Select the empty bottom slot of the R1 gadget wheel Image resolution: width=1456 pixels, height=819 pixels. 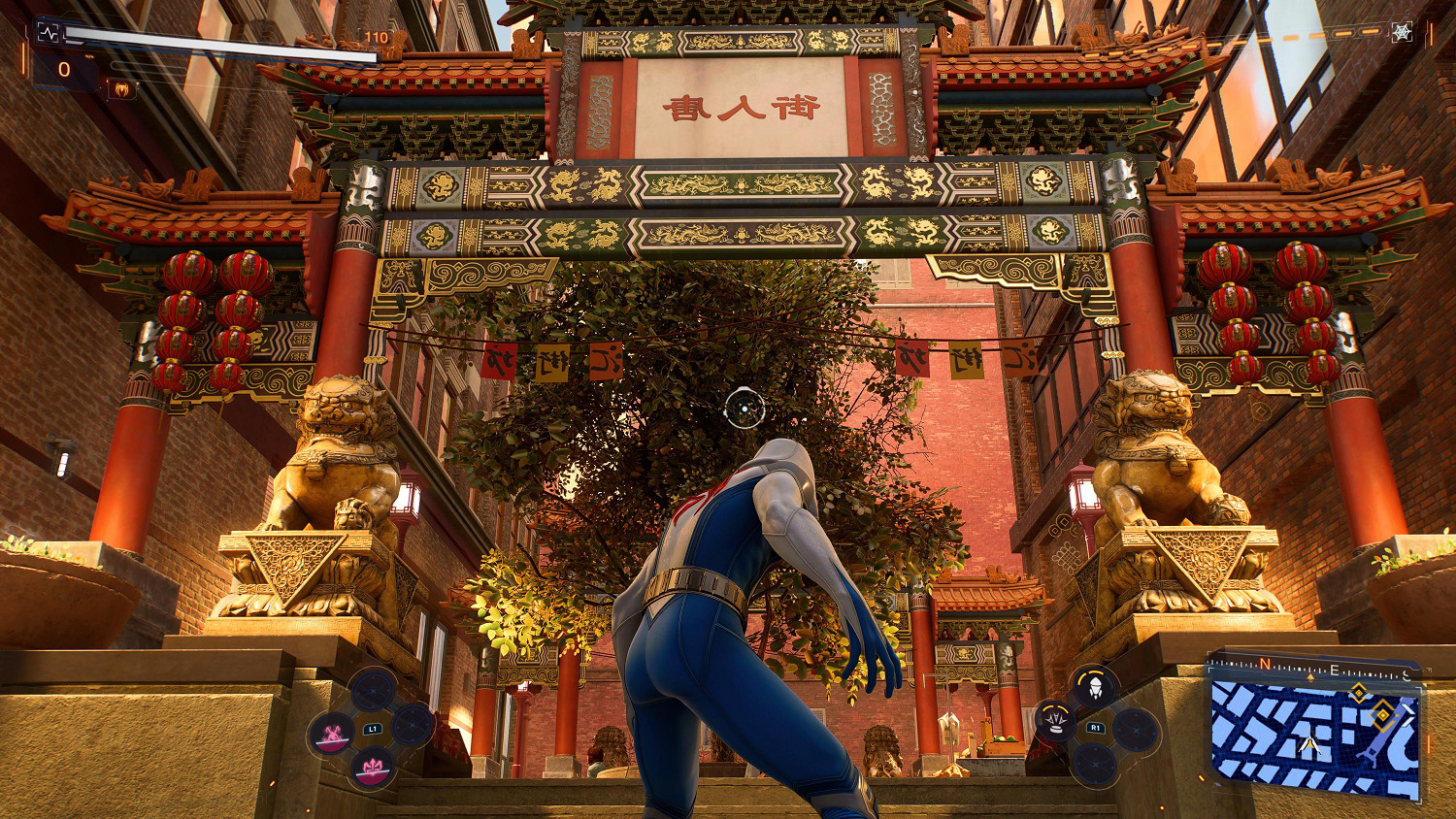[x=1095, y=765]
